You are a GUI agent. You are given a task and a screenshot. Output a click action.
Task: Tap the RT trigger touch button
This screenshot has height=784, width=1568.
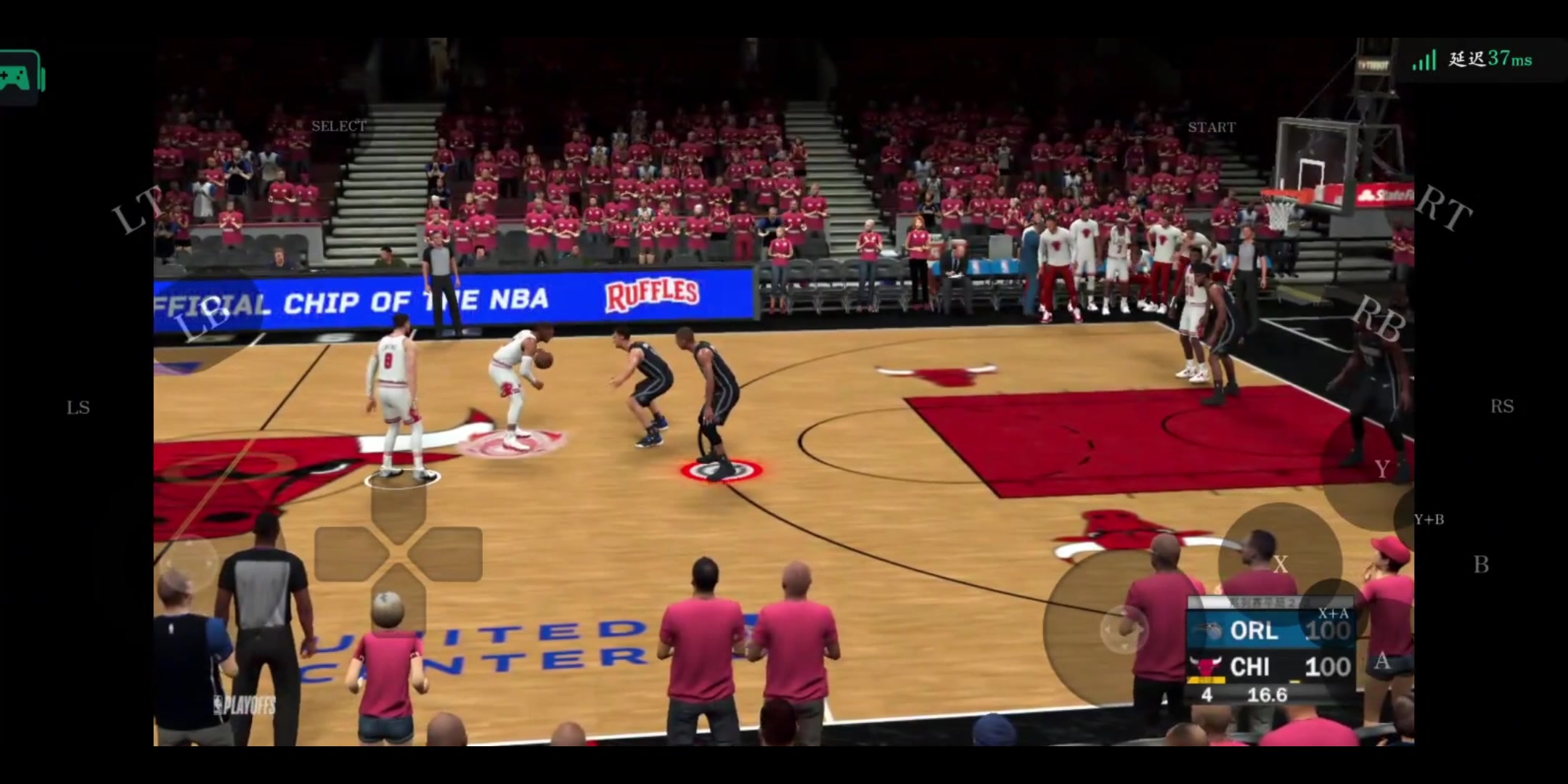tap(1443, 208)
